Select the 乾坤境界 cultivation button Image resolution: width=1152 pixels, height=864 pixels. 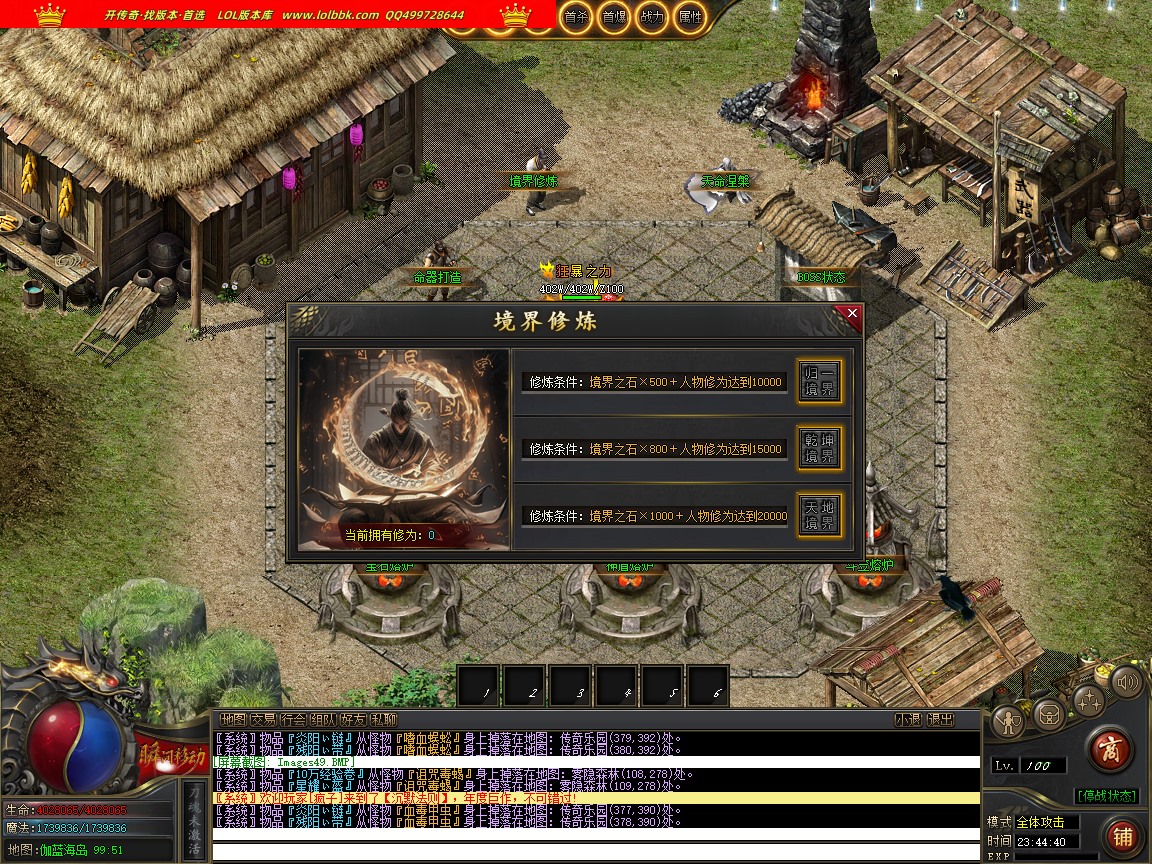click(818, 448)
